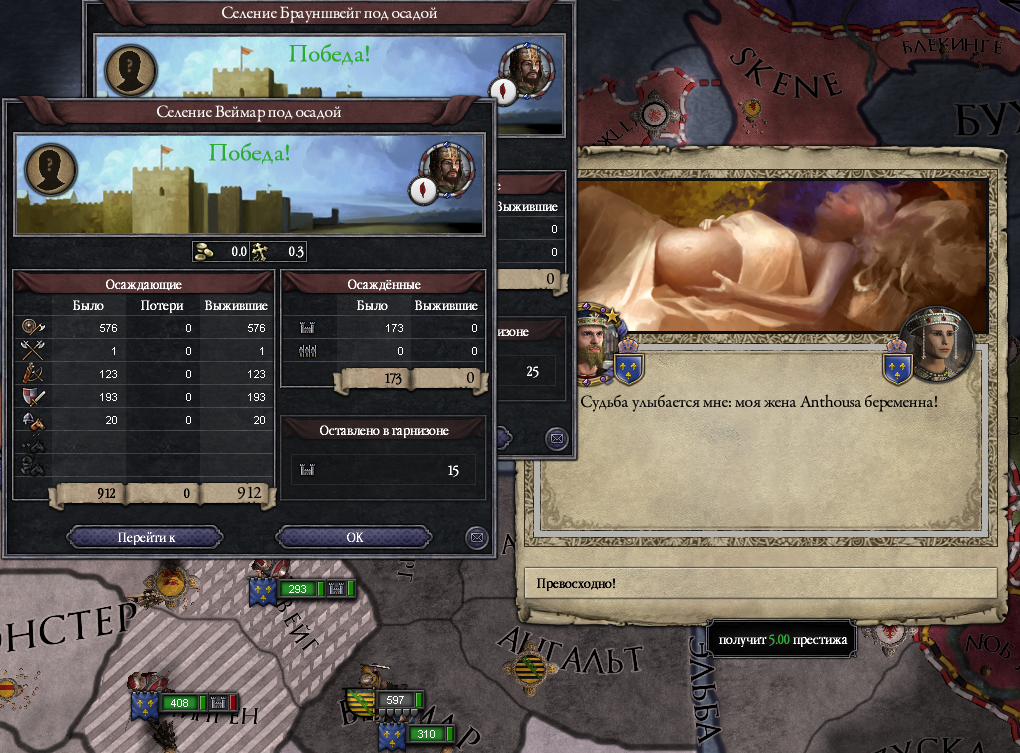Select the army of 597 troops

[395, 700]
